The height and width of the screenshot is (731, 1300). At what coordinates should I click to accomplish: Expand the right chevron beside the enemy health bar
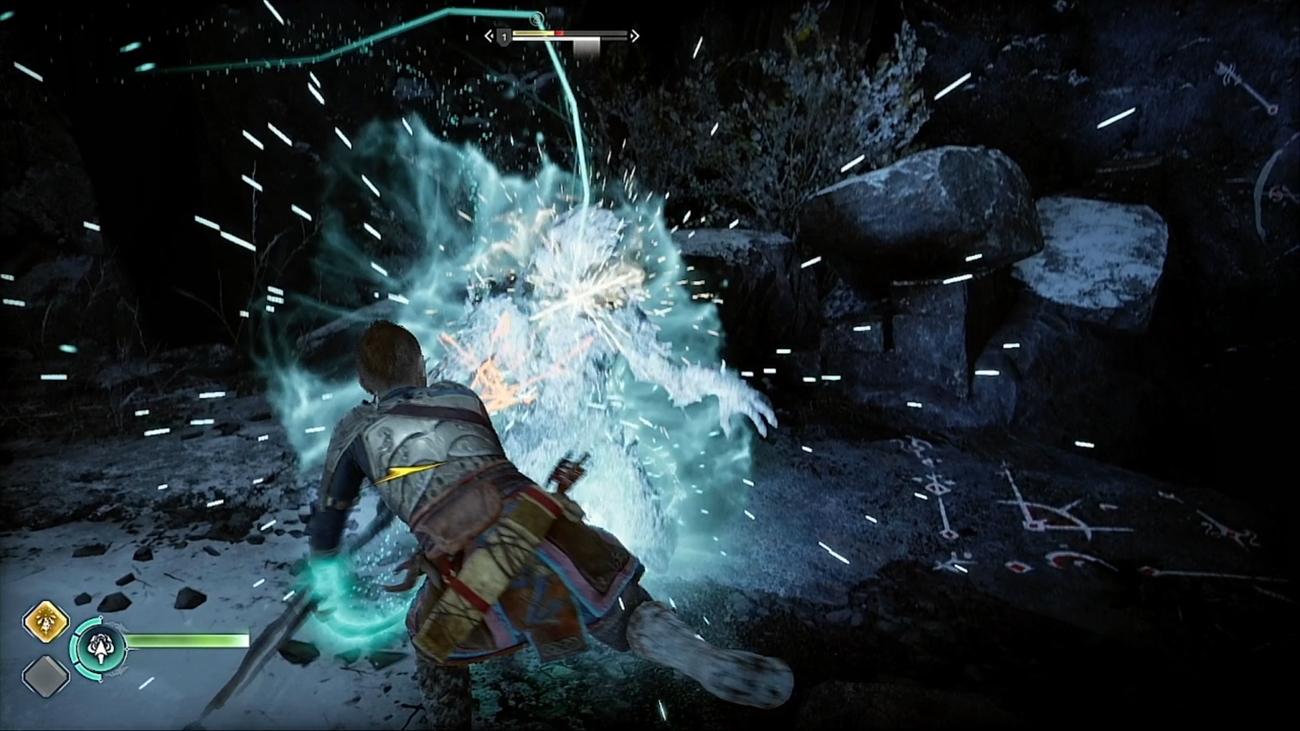pyautogui.click(x=634, y=35)
